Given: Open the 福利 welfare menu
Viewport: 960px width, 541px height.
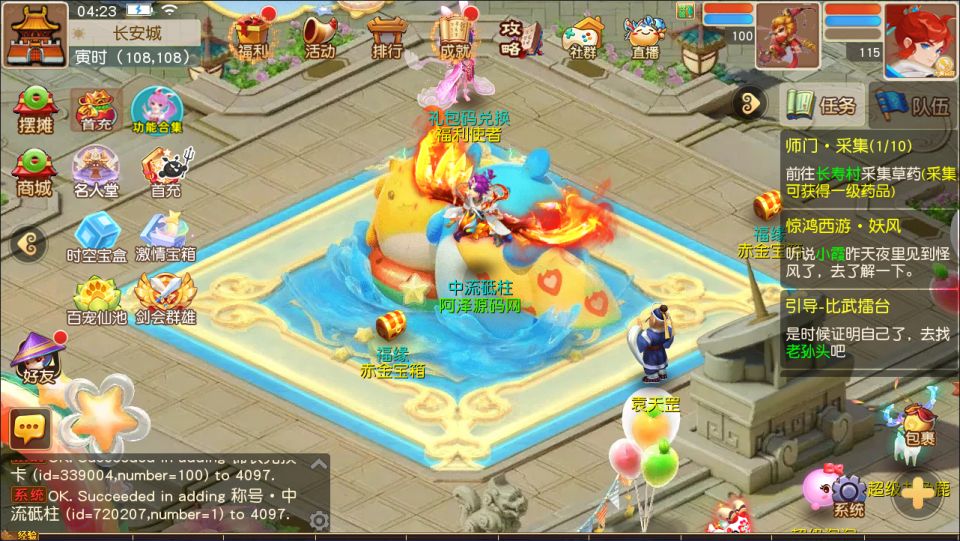Looking at the screenshot, I should point(254,36).
